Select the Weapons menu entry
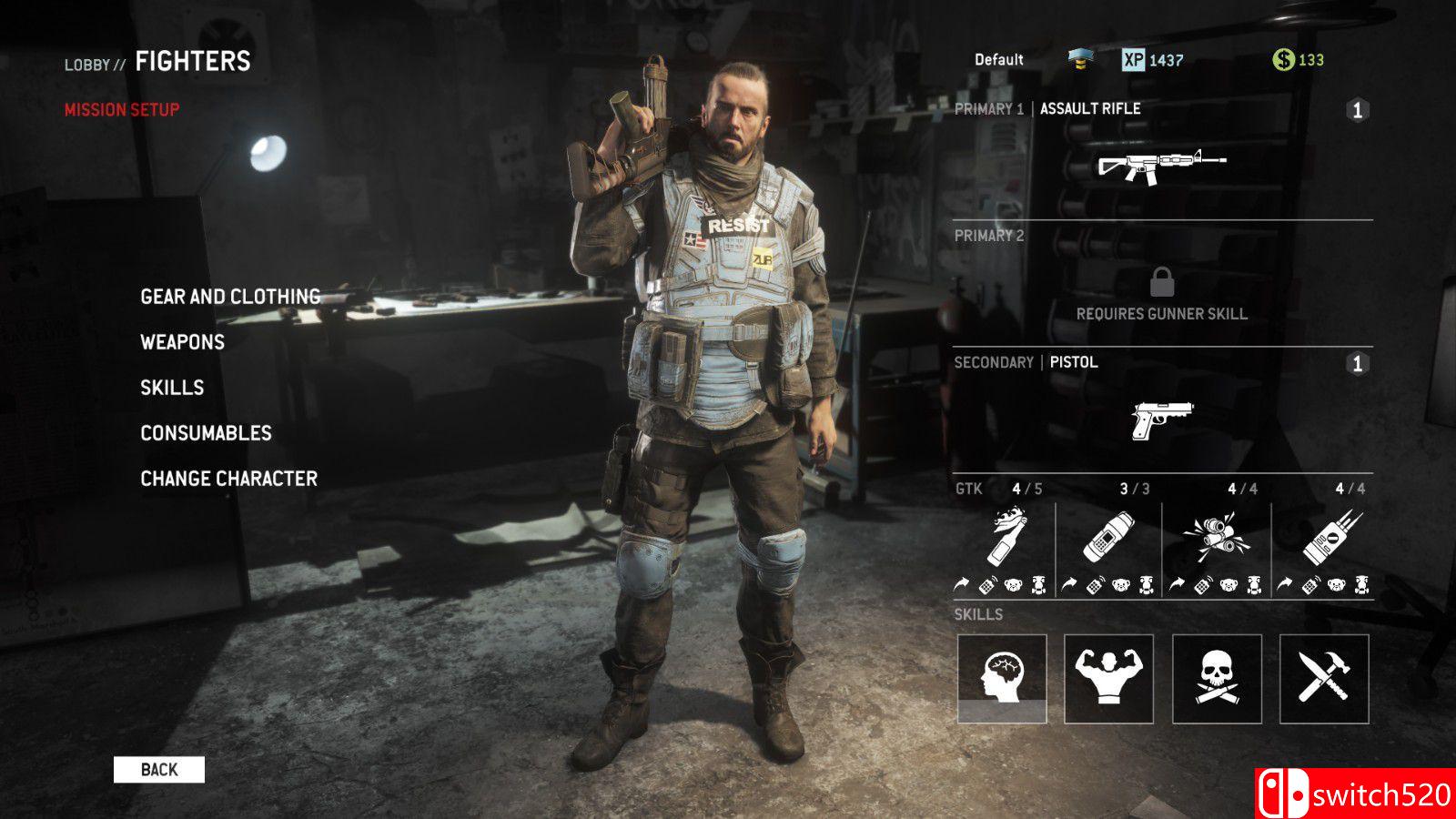 coord(182,342)
